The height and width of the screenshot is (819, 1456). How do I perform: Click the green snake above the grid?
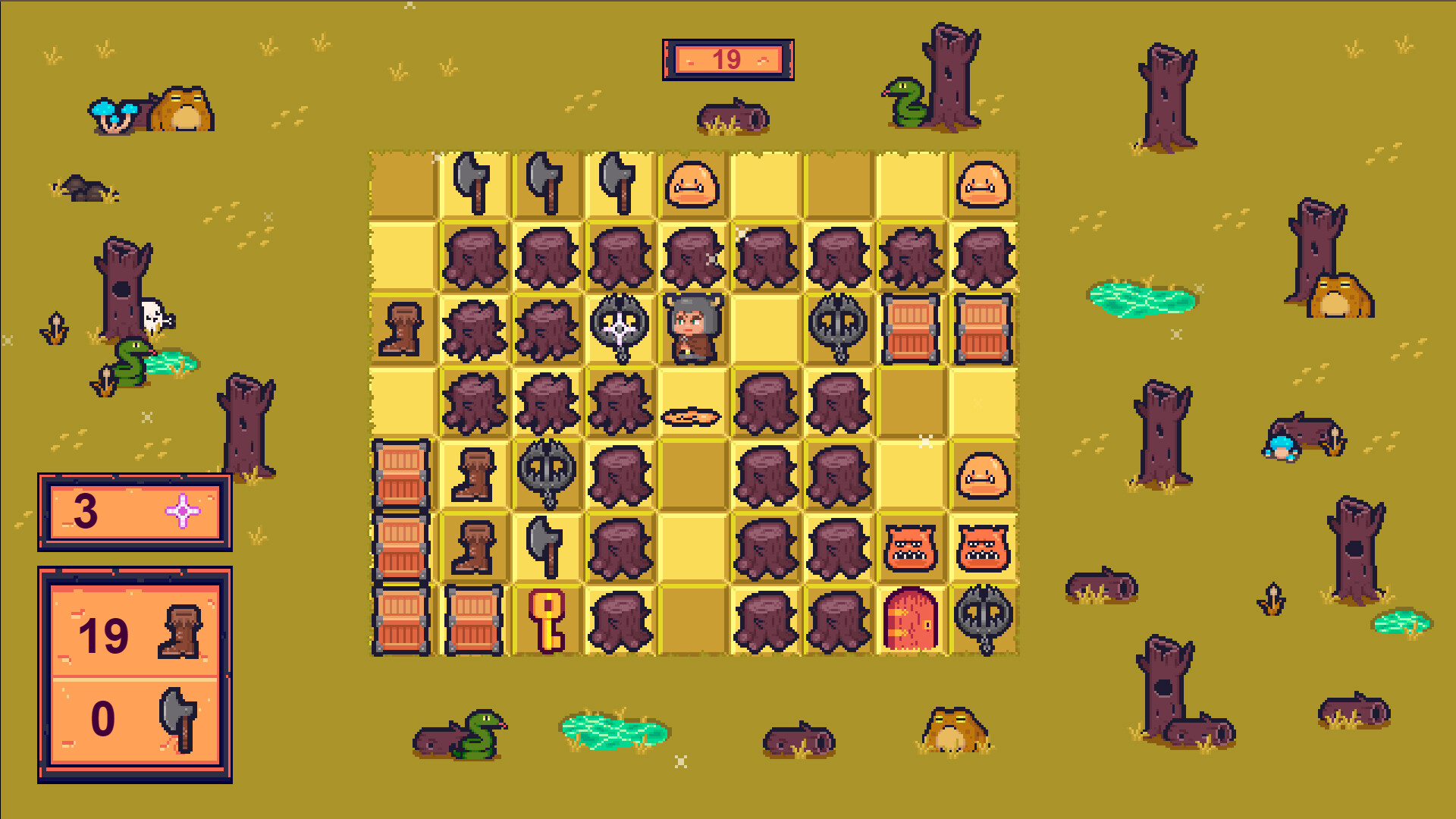pos(905,102)
